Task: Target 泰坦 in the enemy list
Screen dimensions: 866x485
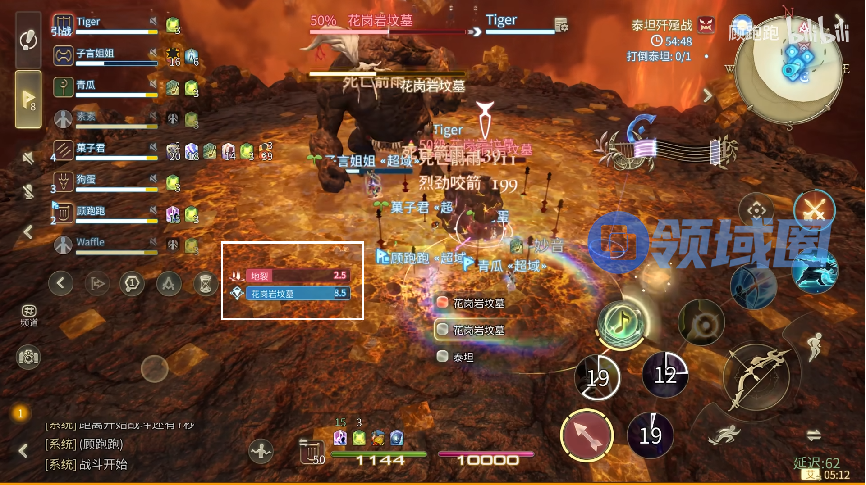Action: coord(462,356)
